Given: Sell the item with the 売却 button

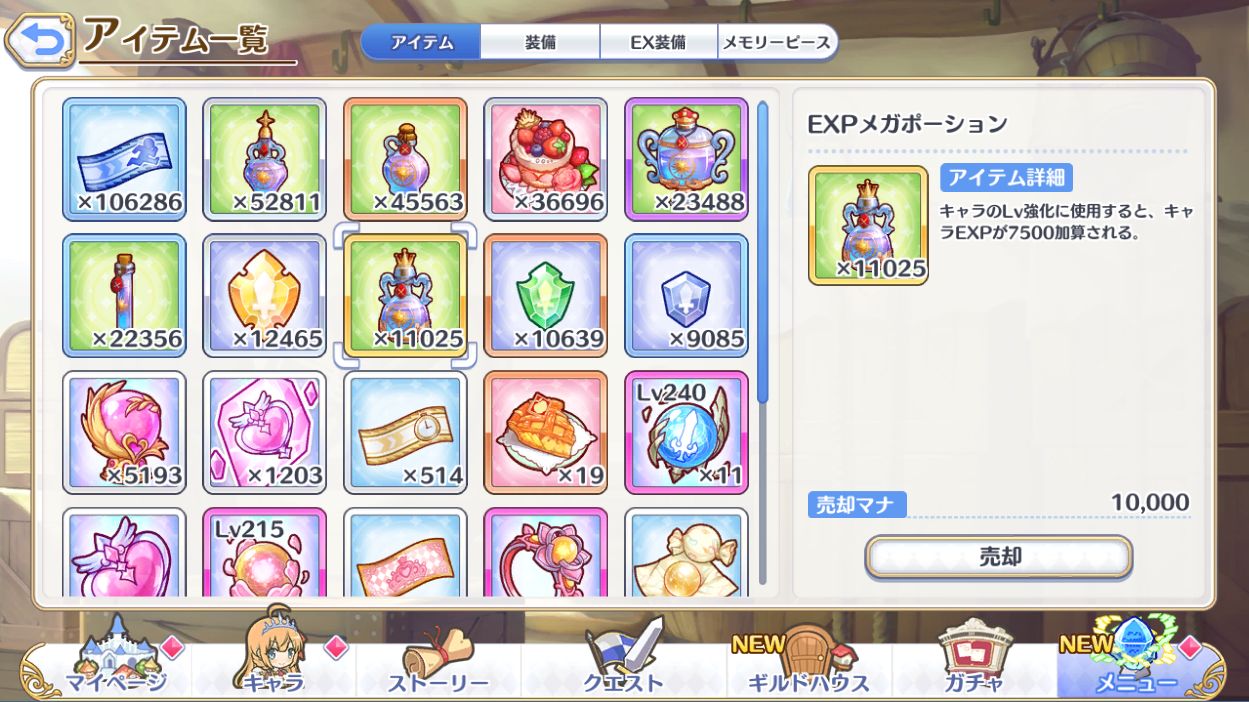Looking at the screenshot, I should pyautogui.click(x=998, y=557).
